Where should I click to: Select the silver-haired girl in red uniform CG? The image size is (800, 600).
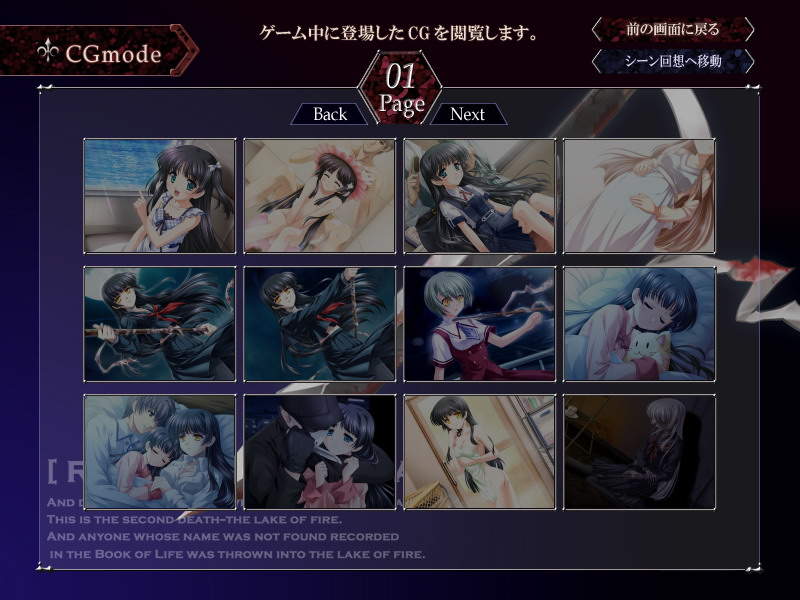click(x=480, y=324)
